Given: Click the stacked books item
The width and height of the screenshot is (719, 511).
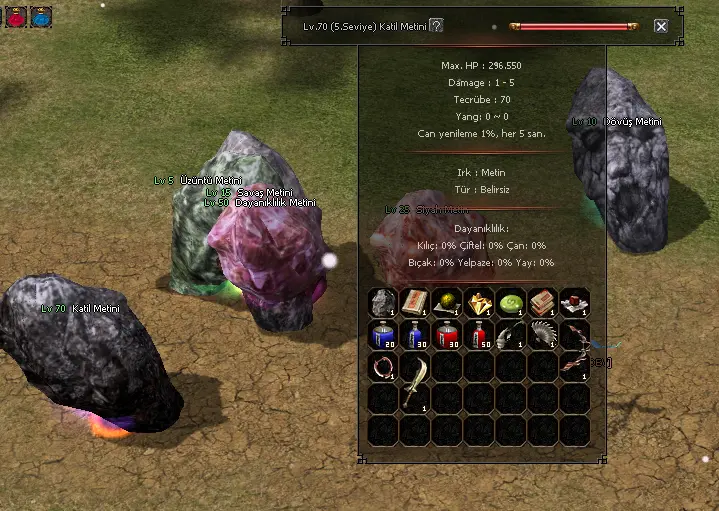Looking at the screenshot, I should pos(543,302).
